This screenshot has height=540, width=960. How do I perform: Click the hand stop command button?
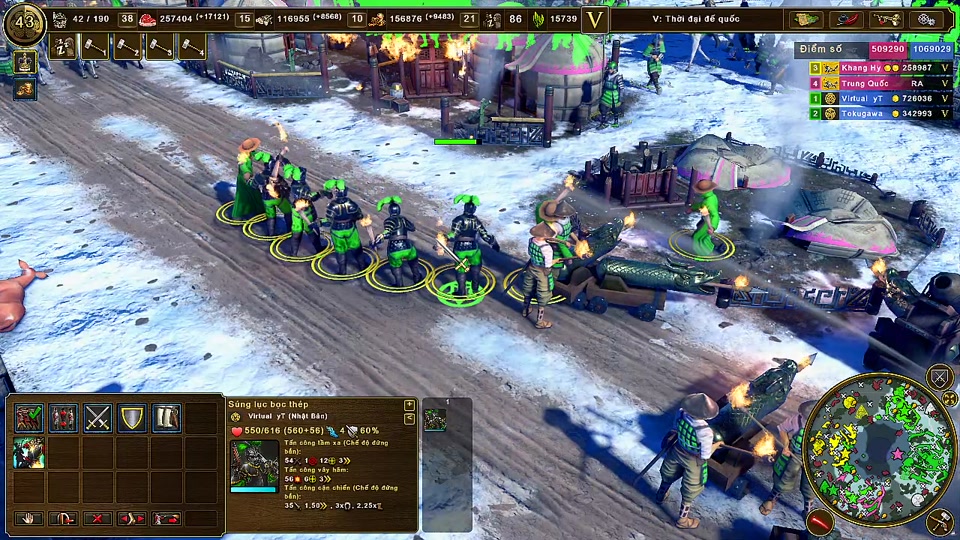point(29,518)
